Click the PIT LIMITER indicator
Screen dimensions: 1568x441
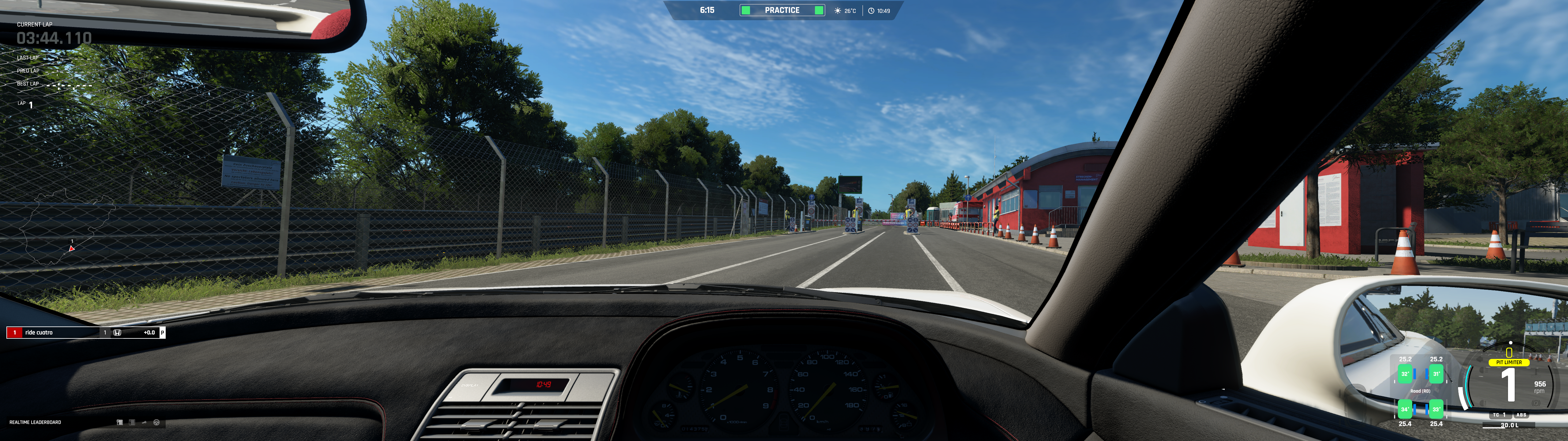coord(1508,362)
